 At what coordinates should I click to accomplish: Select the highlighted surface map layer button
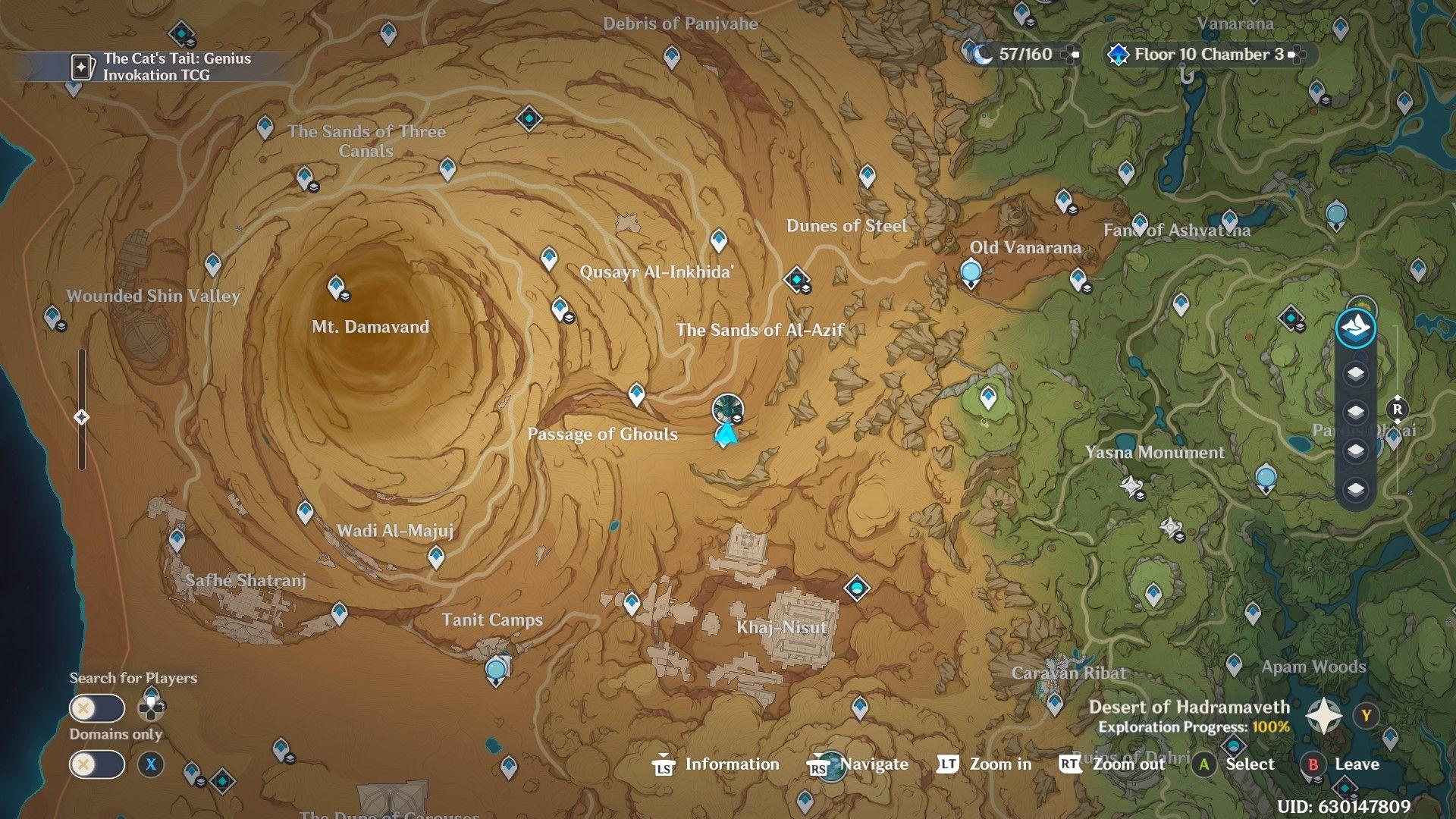coord(1355,328)
